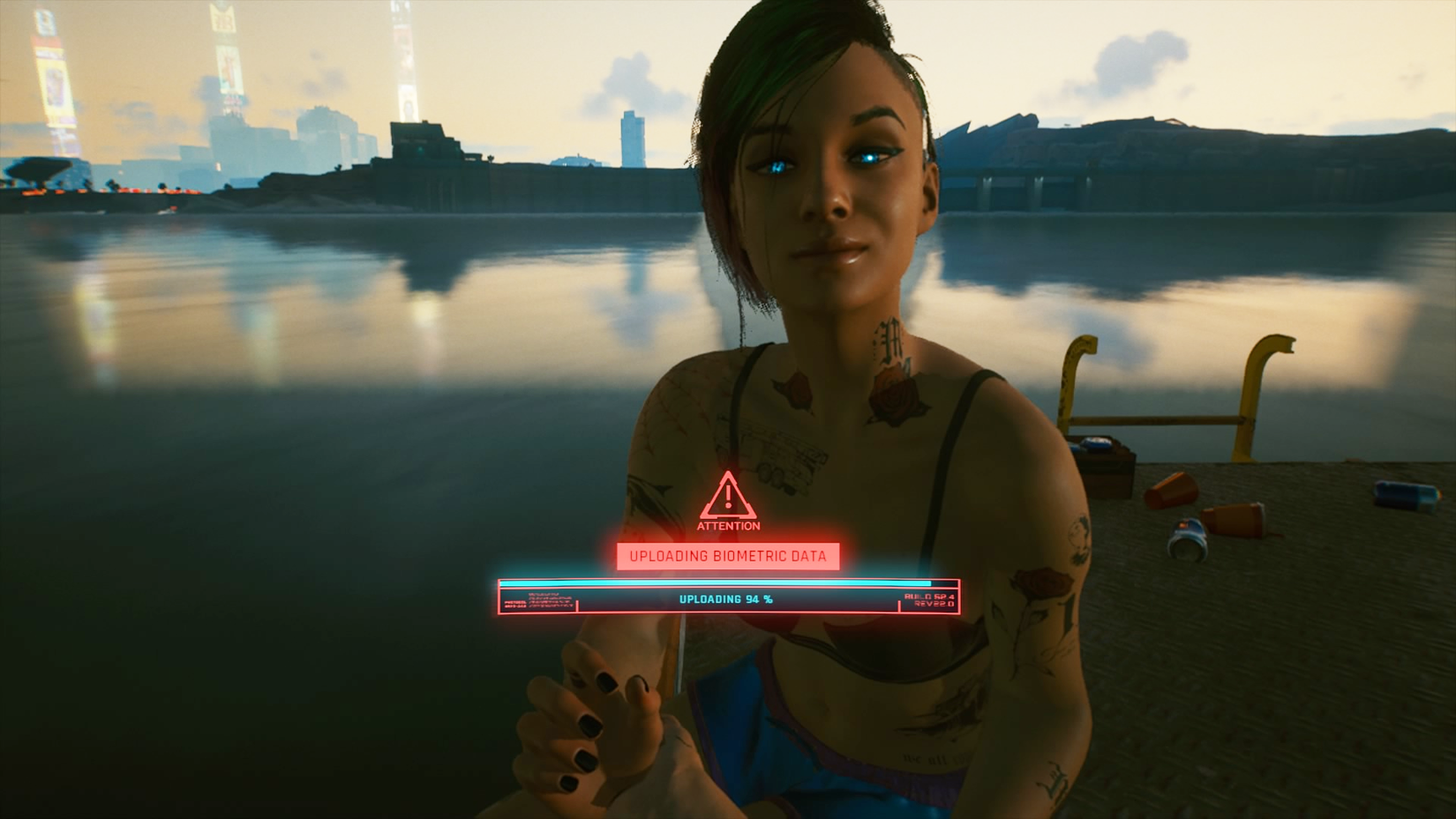Click the right red bracket of the progress frame
Screen dimensions: 1456x819
898,604
